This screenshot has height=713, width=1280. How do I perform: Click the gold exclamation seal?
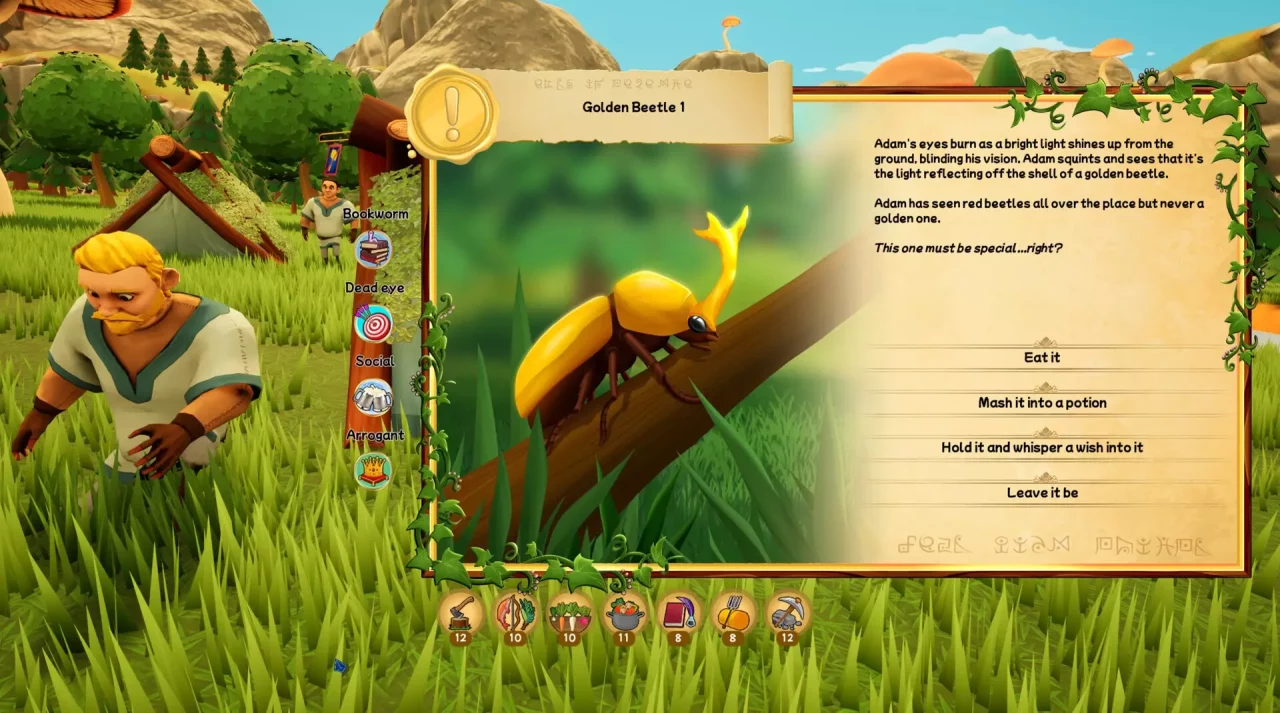(452, 114)
